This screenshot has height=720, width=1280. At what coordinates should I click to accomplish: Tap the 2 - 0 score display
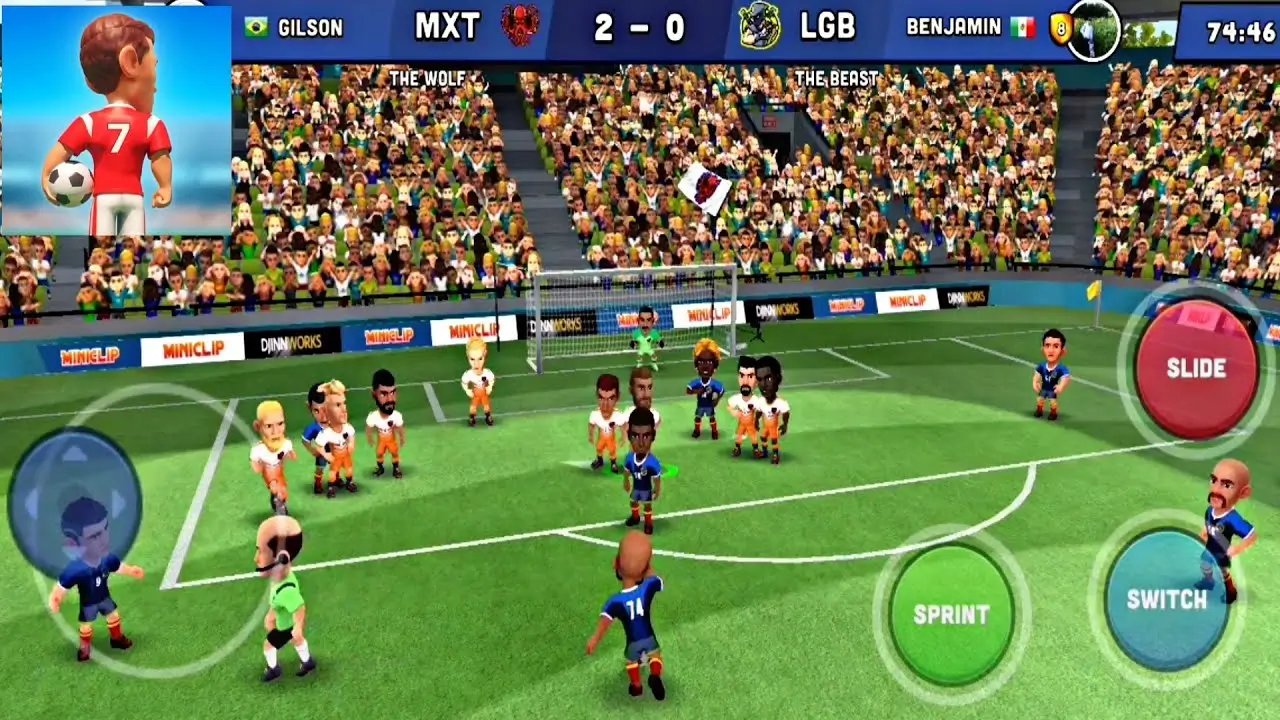pyautogui.click(x=640, y=29)
